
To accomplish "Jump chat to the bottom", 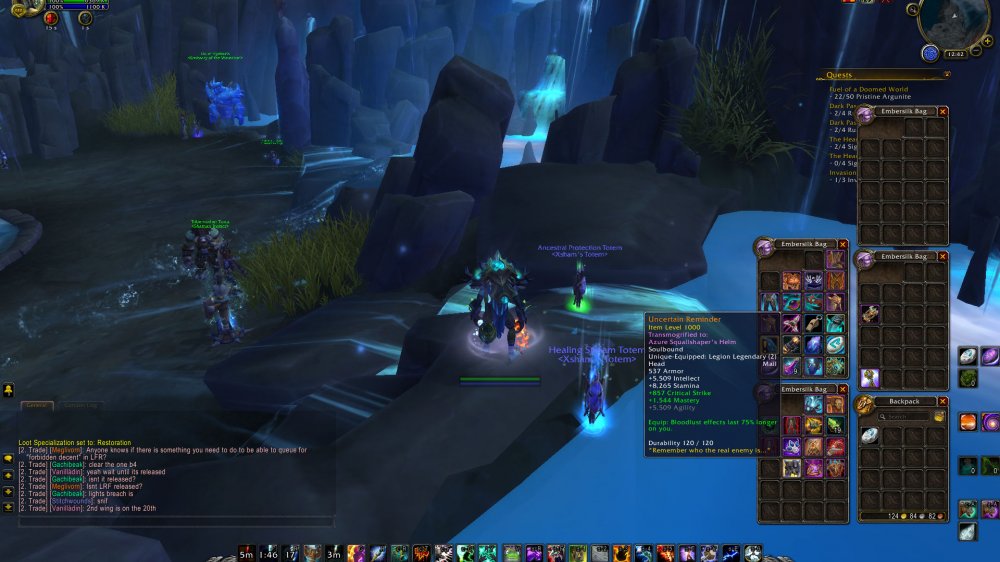I will click(8, 507).
